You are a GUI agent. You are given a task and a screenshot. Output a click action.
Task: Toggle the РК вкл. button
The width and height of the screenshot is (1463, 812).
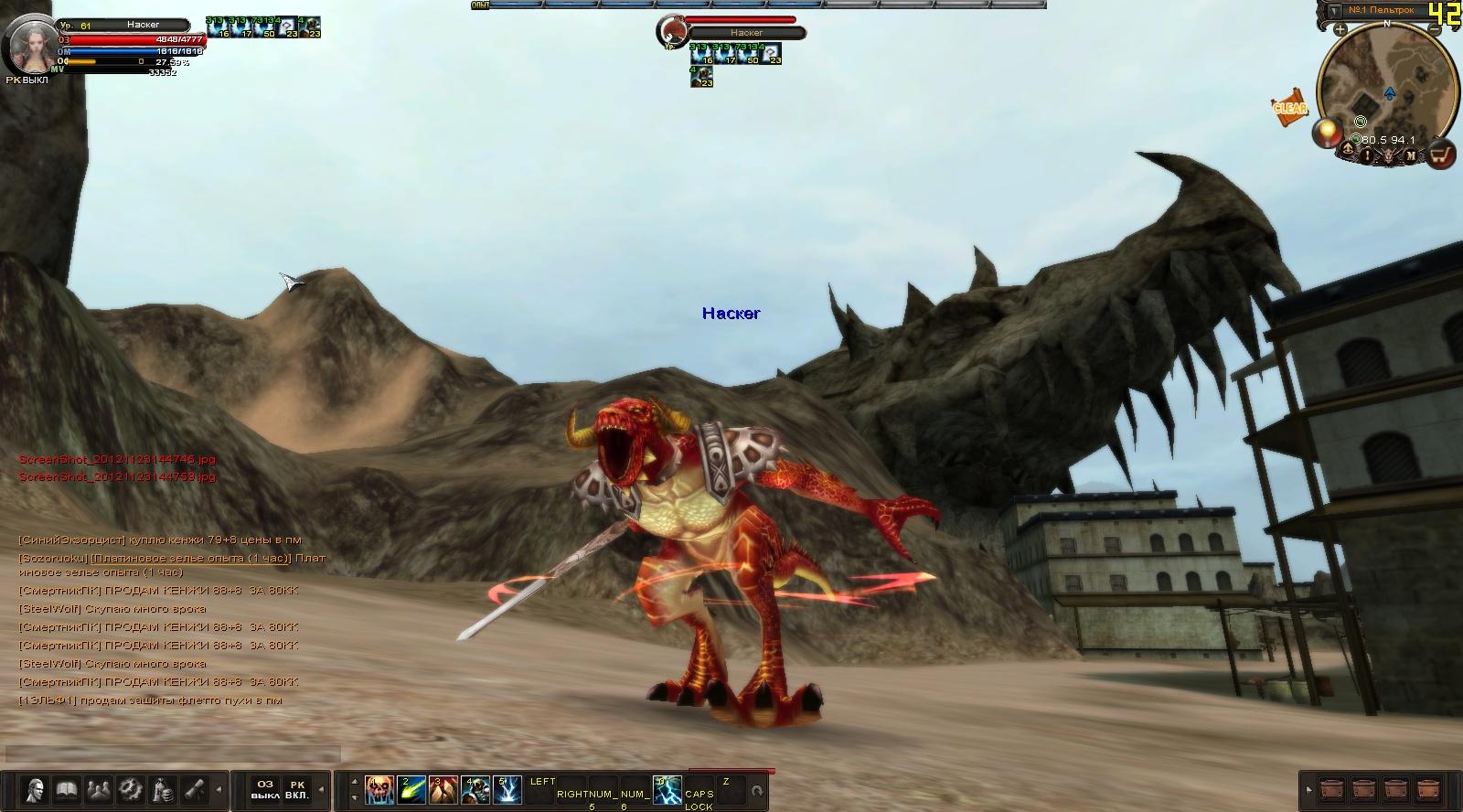[x=297, y=789]
